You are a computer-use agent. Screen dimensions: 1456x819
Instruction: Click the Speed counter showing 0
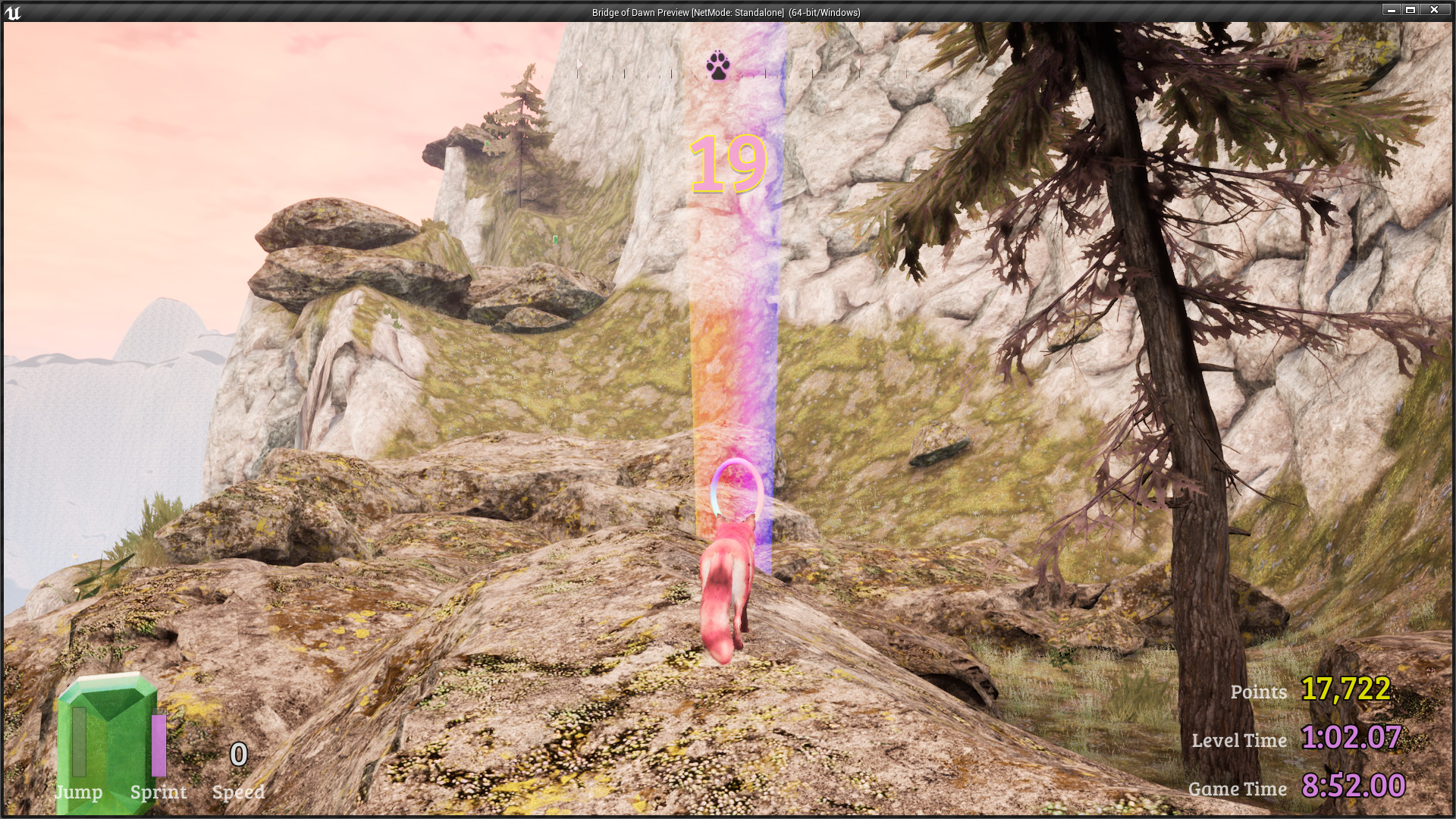238,755
